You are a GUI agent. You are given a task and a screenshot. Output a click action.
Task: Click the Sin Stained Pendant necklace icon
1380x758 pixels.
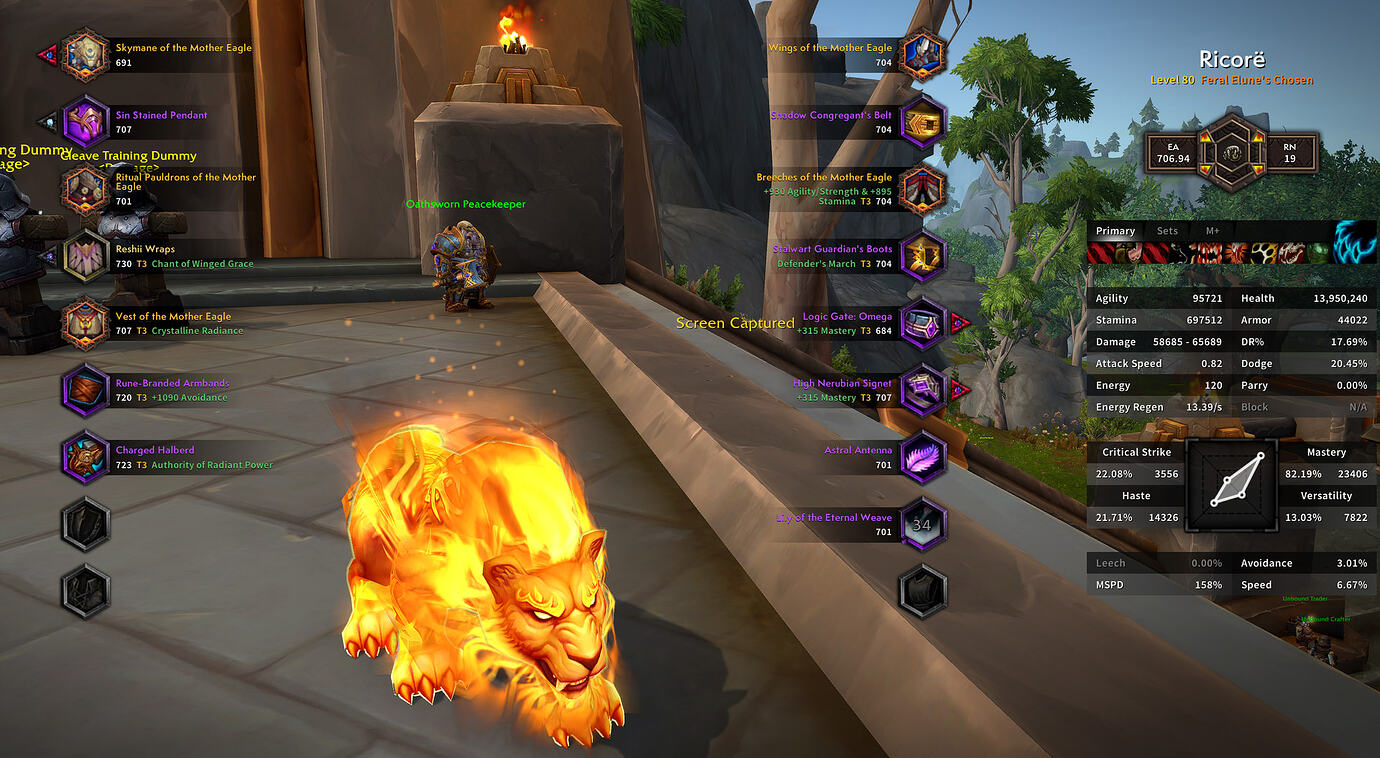pyautogui.click(x=85, y=121)
